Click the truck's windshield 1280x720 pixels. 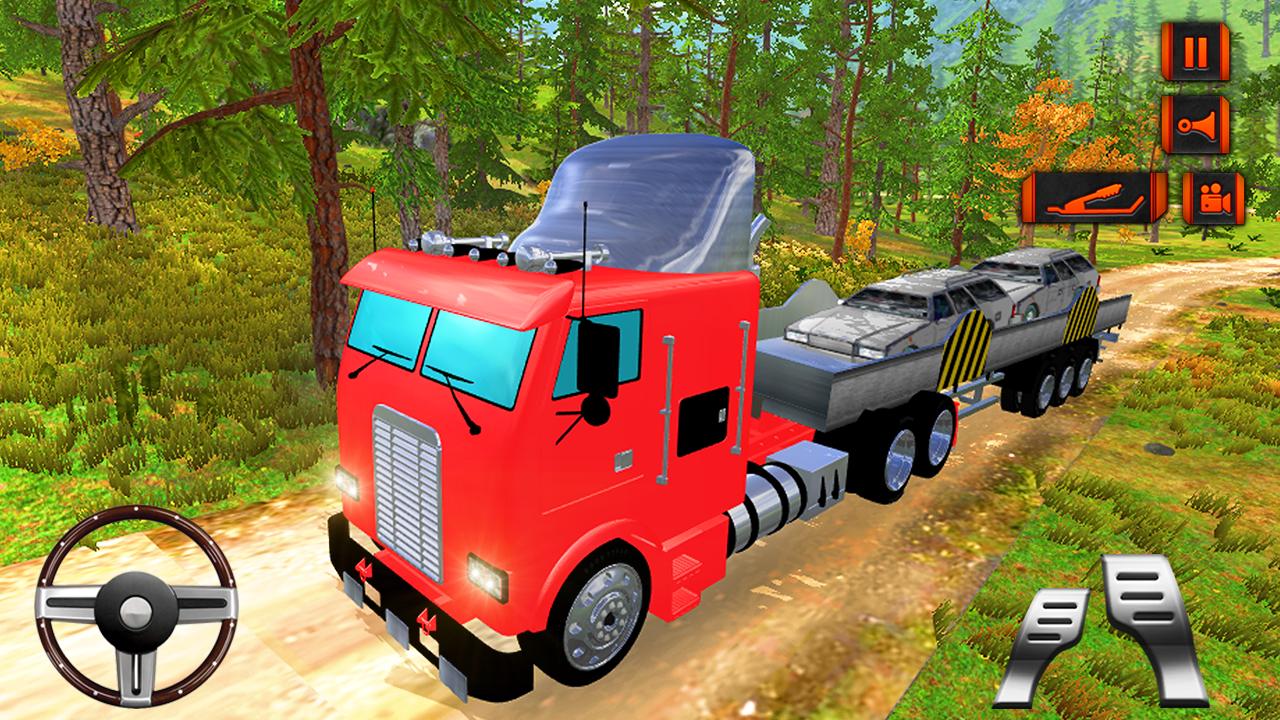pos(470,340)
